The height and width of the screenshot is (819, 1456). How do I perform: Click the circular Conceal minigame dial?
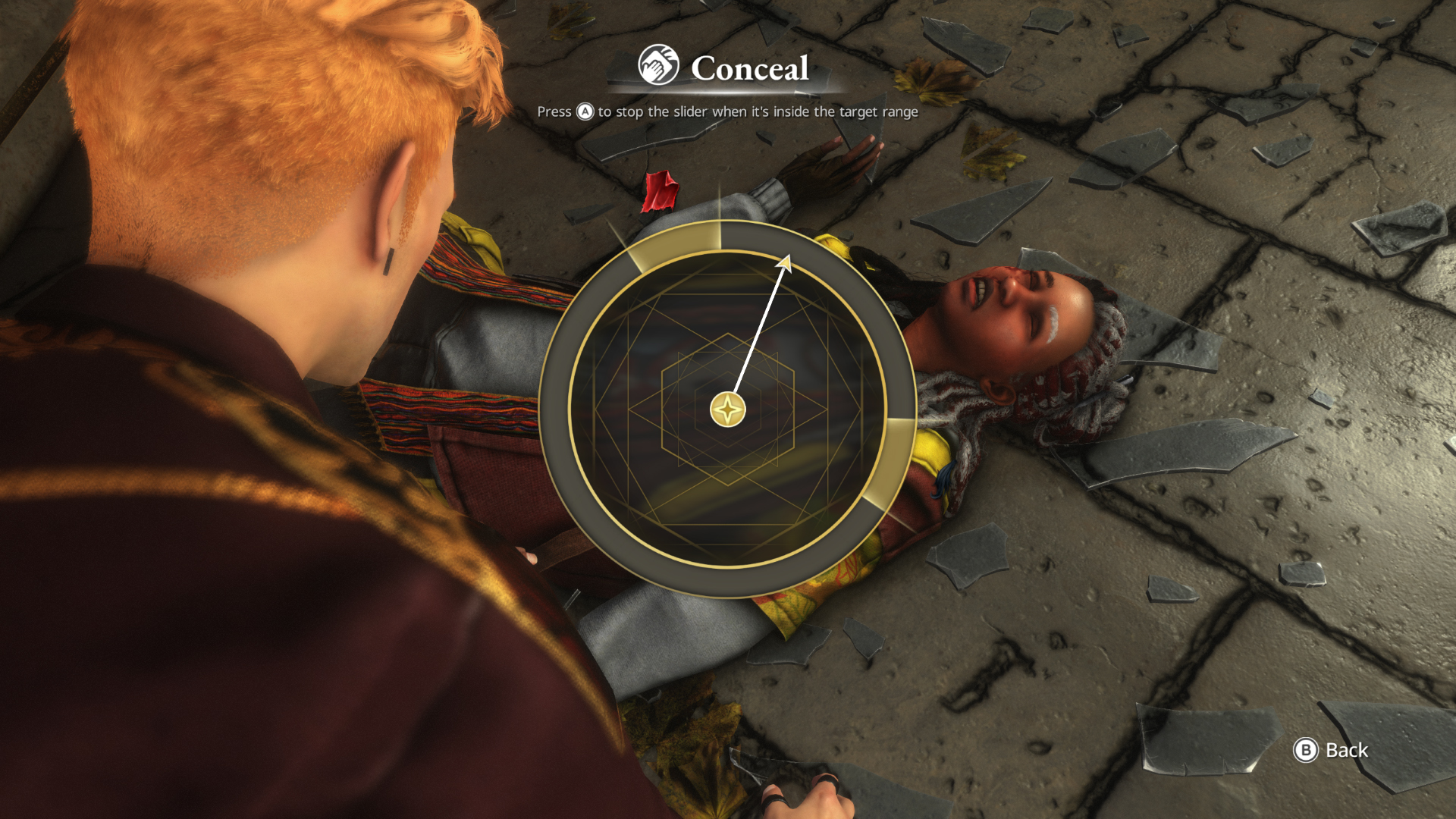[x=726, y=409]
